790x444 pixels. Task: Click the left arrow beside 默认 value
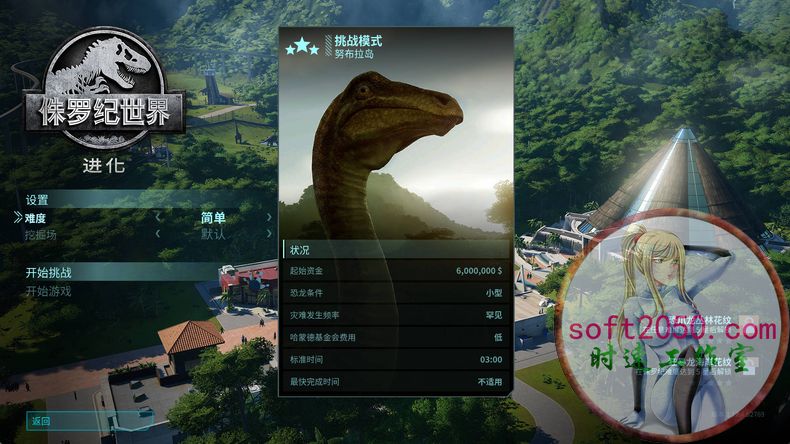pyautogui.click(x=157, y=234)
